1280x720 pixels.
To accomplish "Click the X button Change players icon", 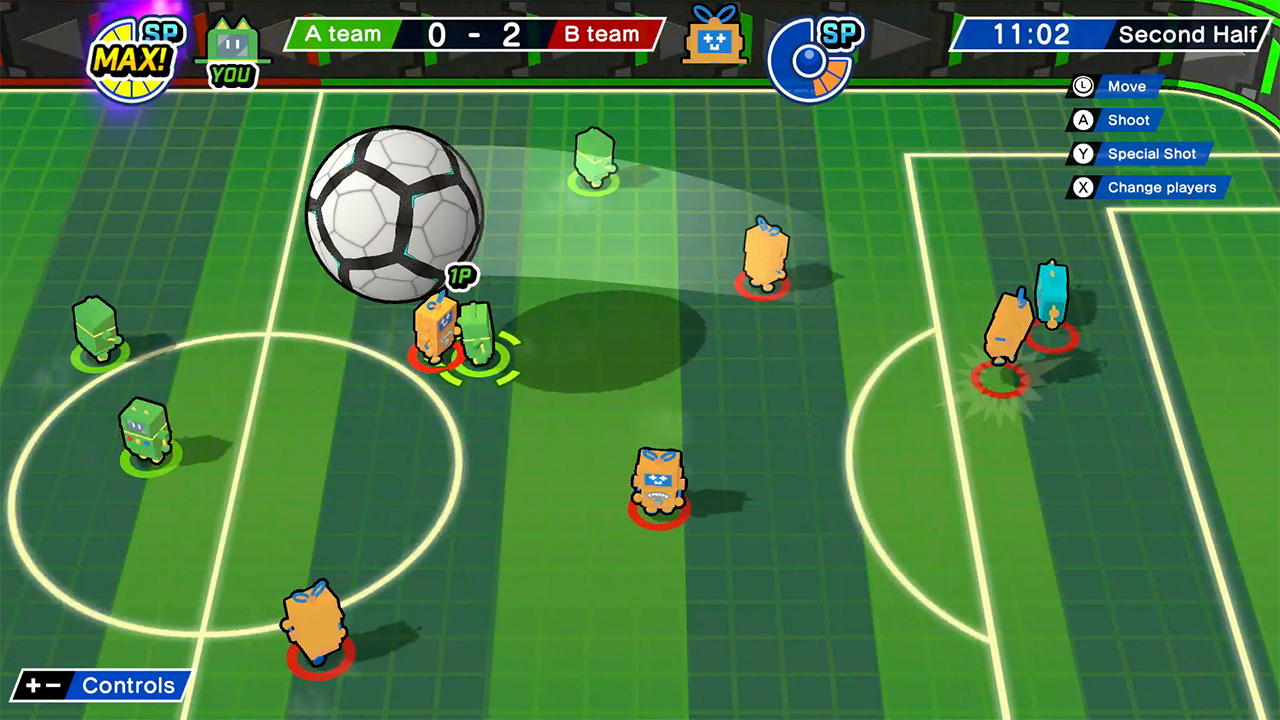I will (x=1084, y=187).
